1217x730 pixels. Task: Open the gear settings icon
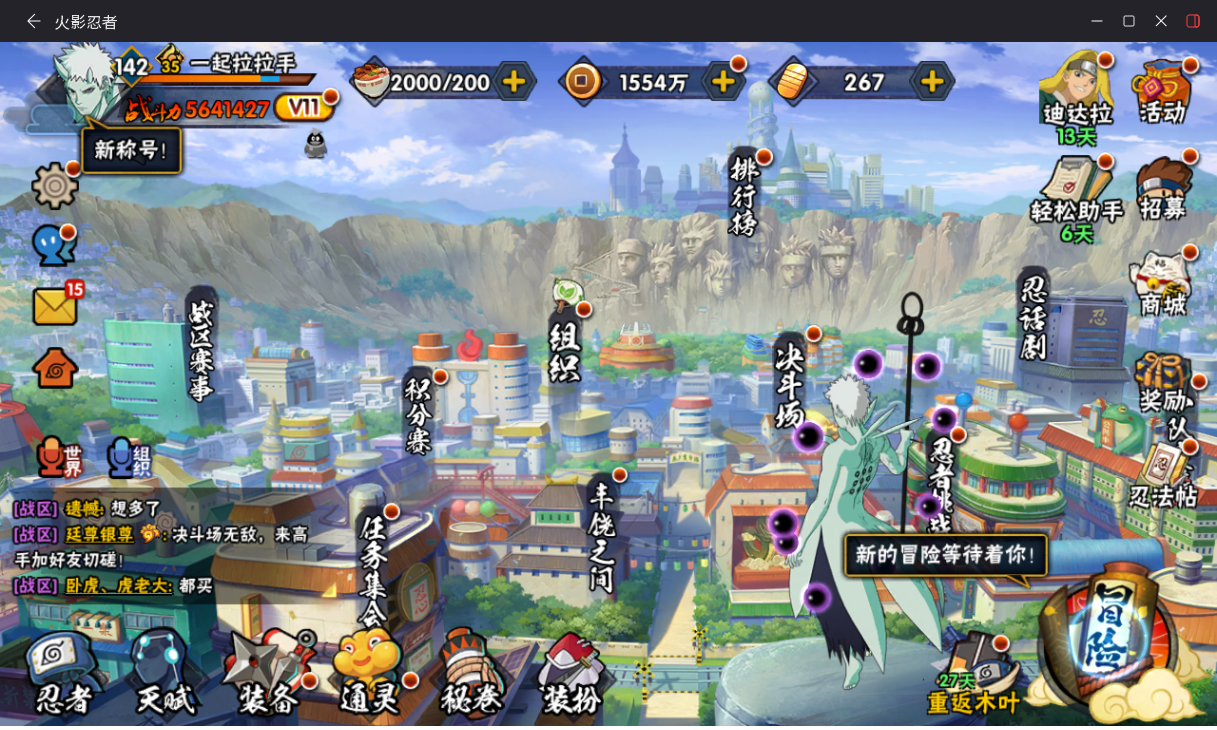pyautogui.click(x=55, y=185)
